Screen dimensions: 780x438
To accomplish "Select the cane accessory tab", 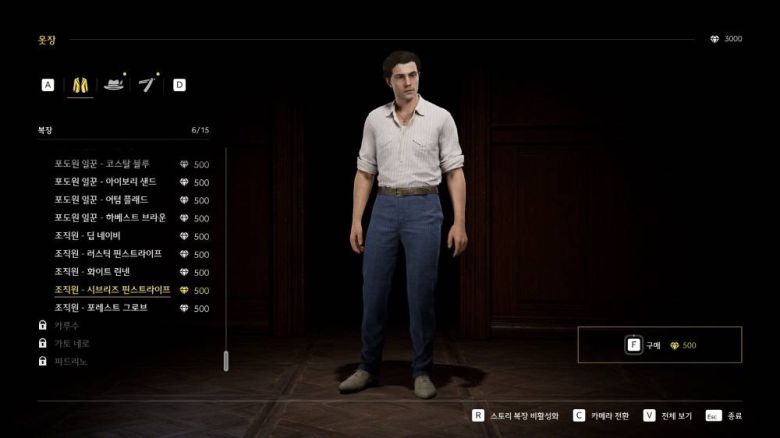I will click(x=150, y=85).
